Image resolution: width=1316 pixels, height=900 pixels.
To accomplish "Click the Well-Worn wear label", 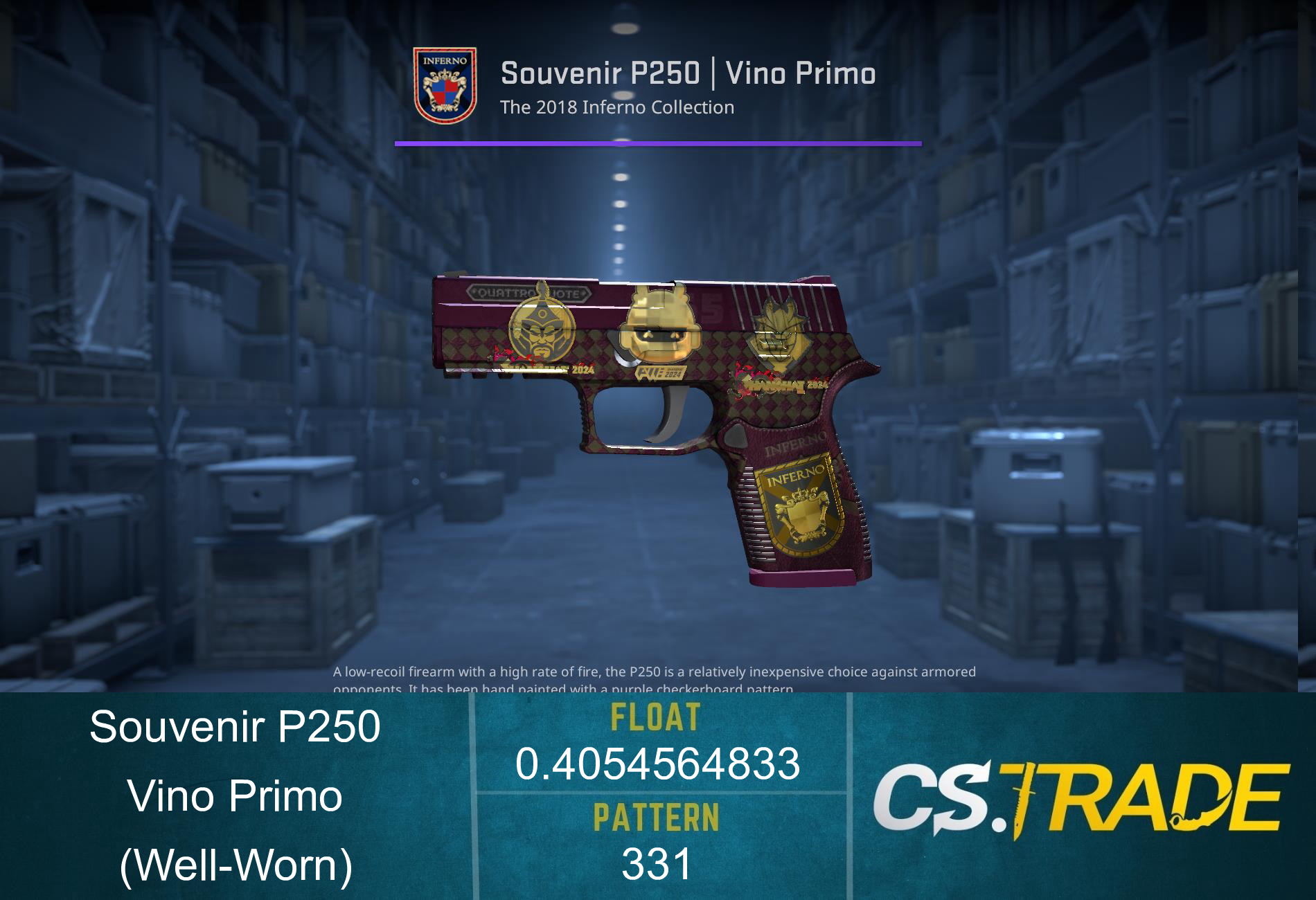I will pos(235,865).
